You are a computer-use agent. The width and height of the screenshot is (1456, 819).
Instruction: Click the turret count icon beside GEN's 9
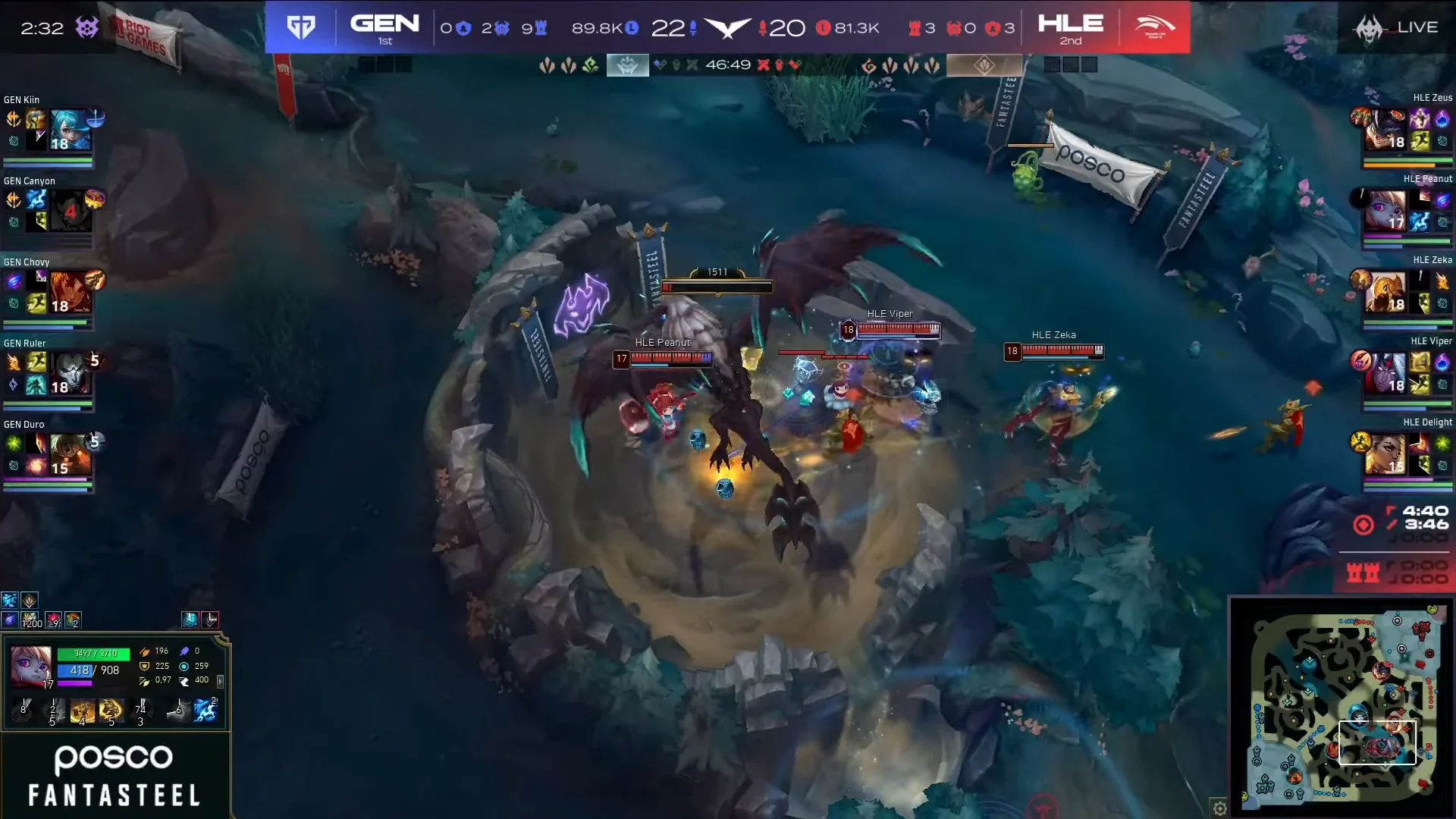click(541, 29)
